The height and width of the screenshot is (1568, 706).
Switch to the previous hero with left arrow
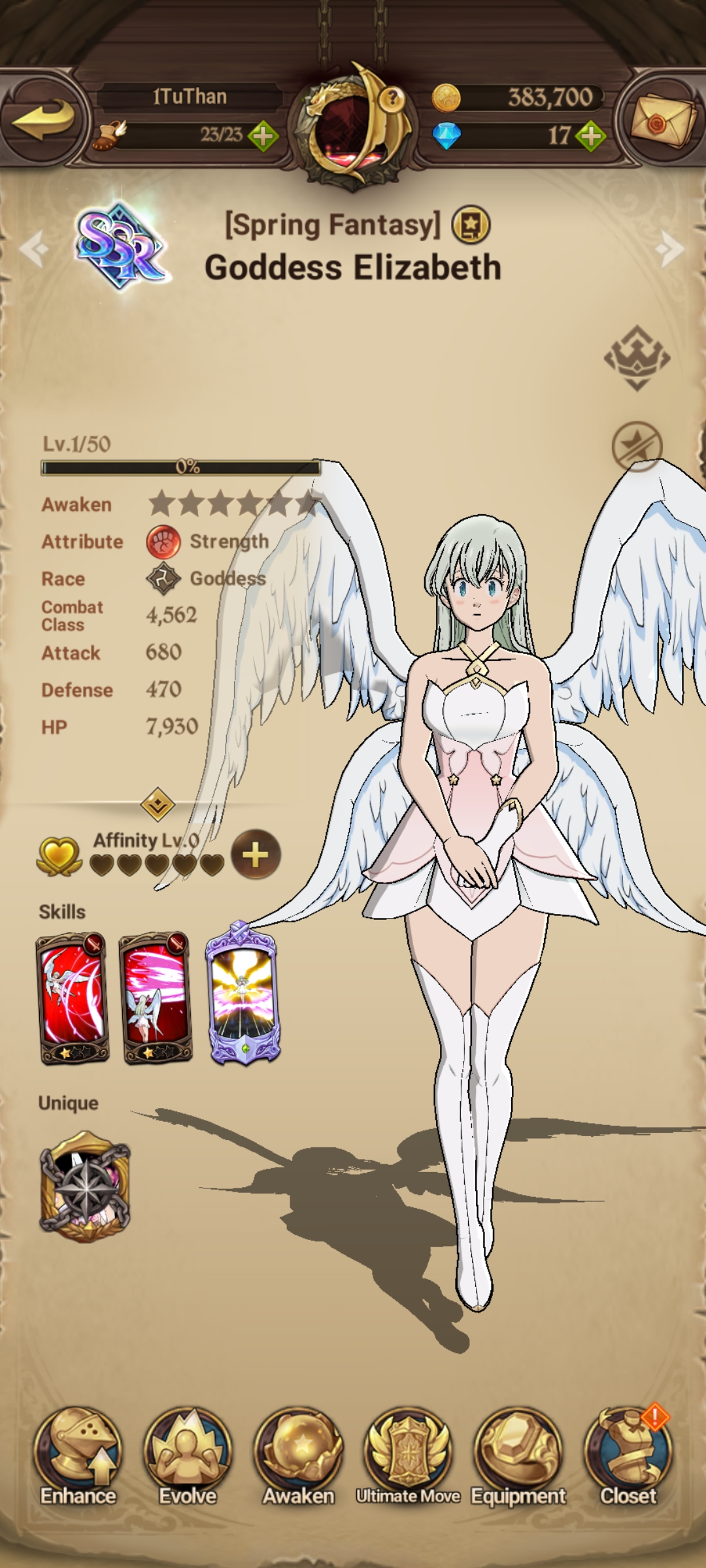(x=34, y=248)
